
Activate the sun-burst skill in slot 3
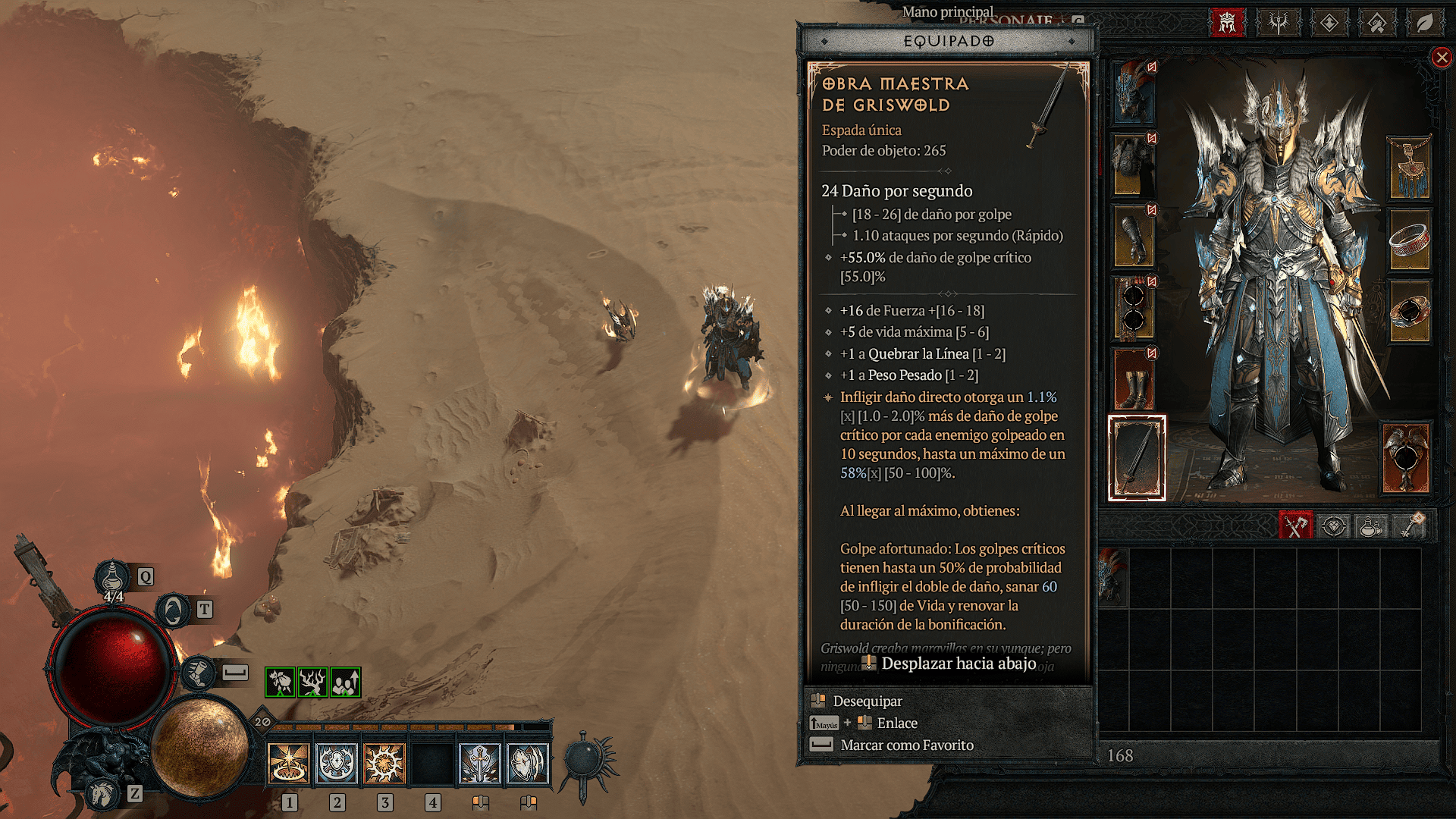pyautogui.click(x=384, y=763)
